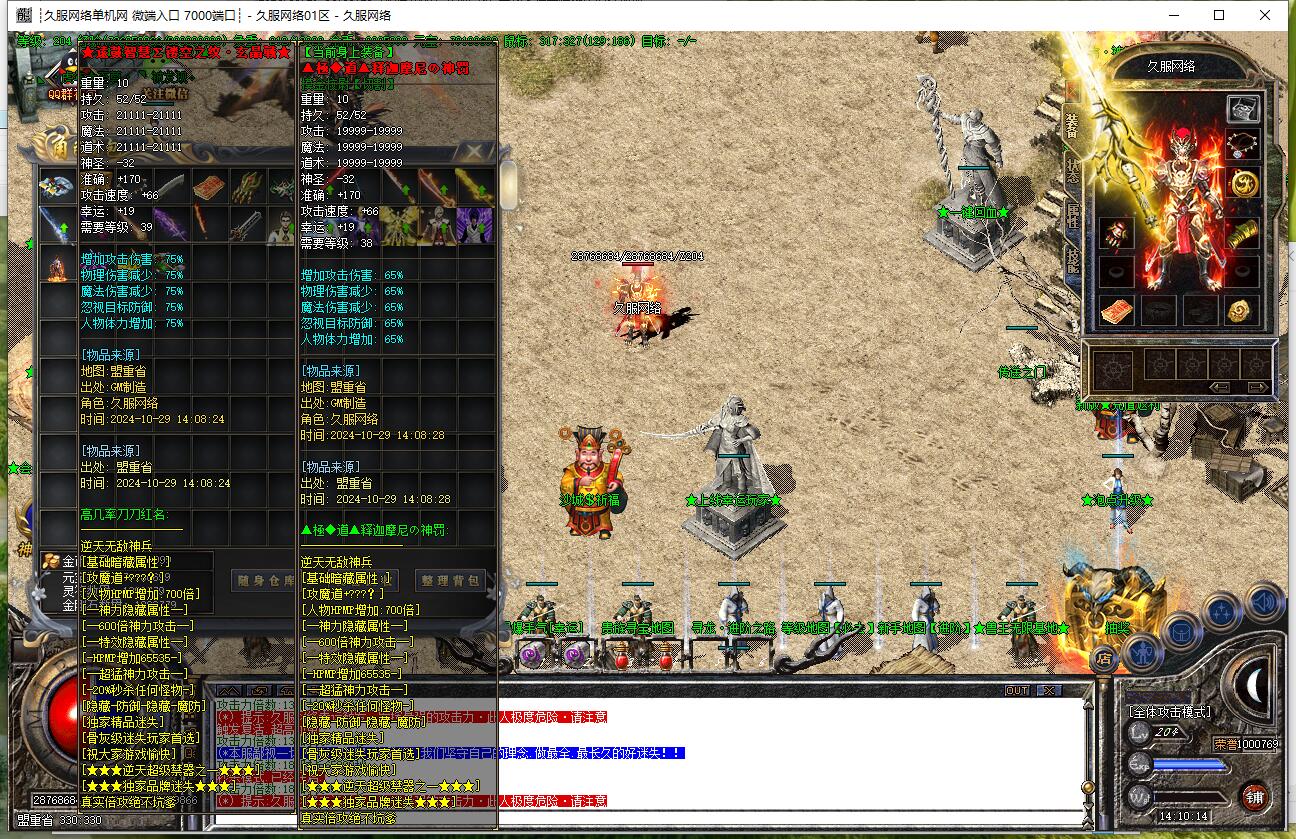
Task: Select the equipped red gloves slot
Action: pyautogui.click(x=1116, y=233)
